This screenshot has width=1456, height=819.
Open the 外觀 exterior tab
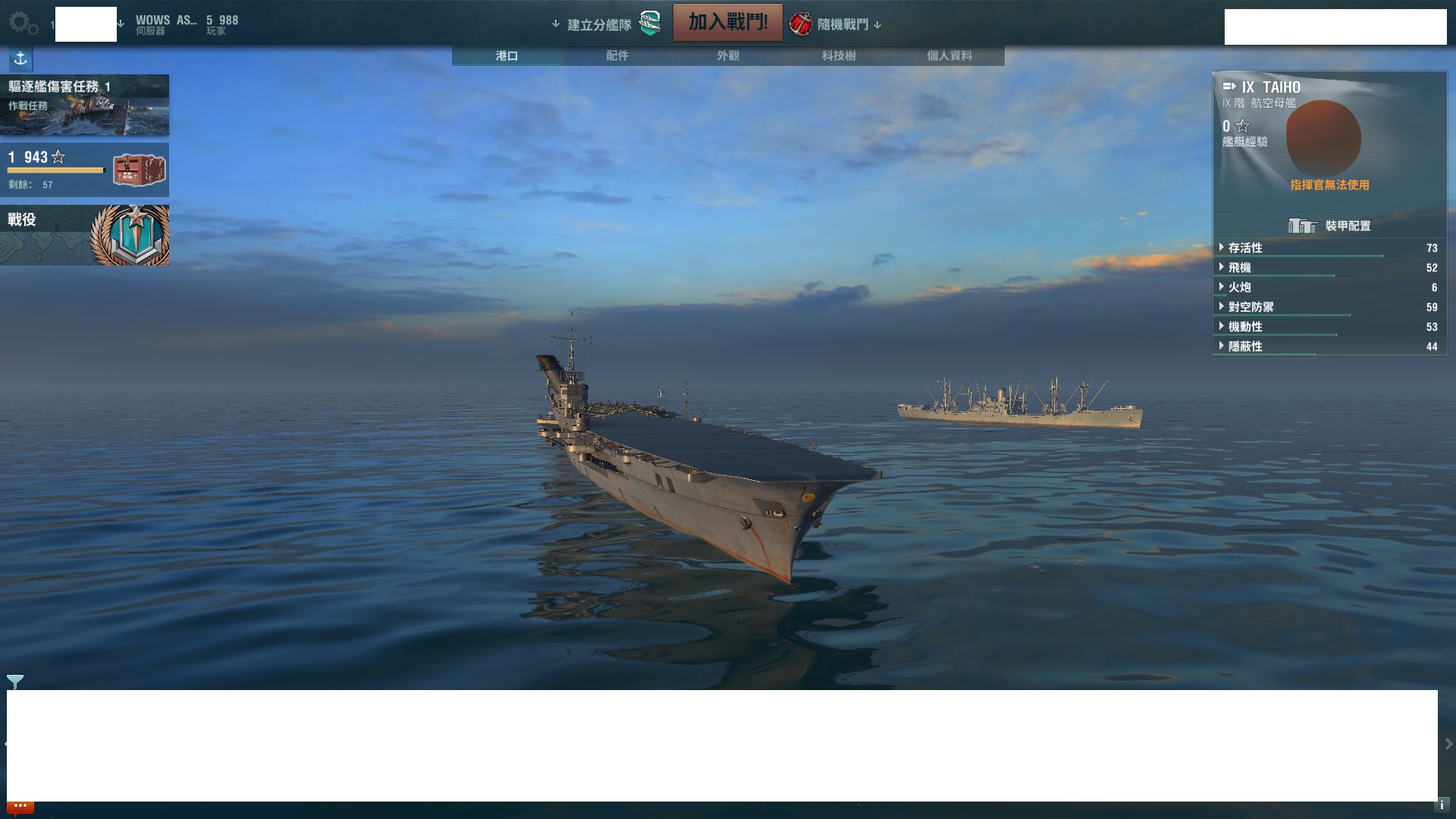pos(728,56)
